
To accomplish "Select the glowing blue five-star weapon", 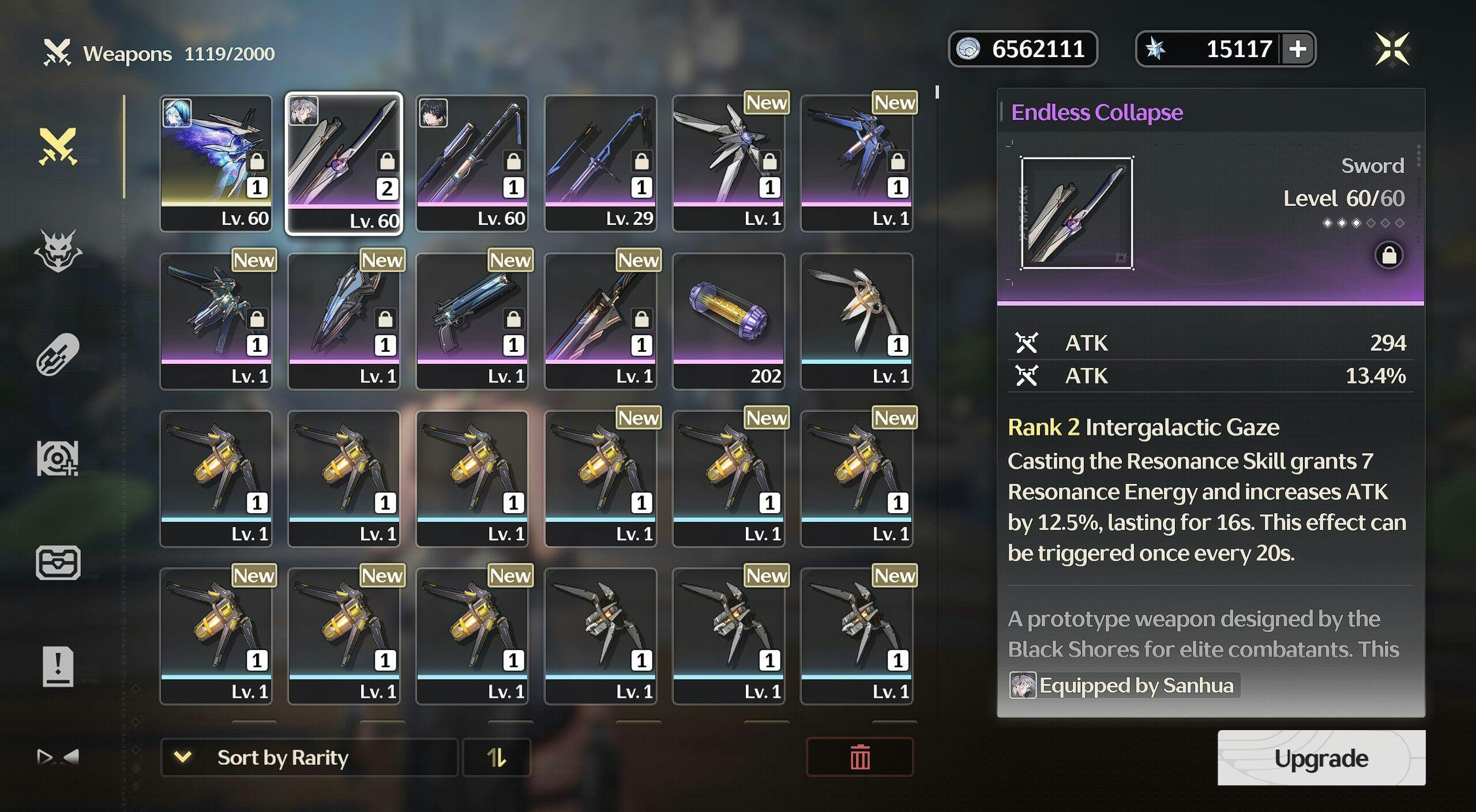I will 216,163.
